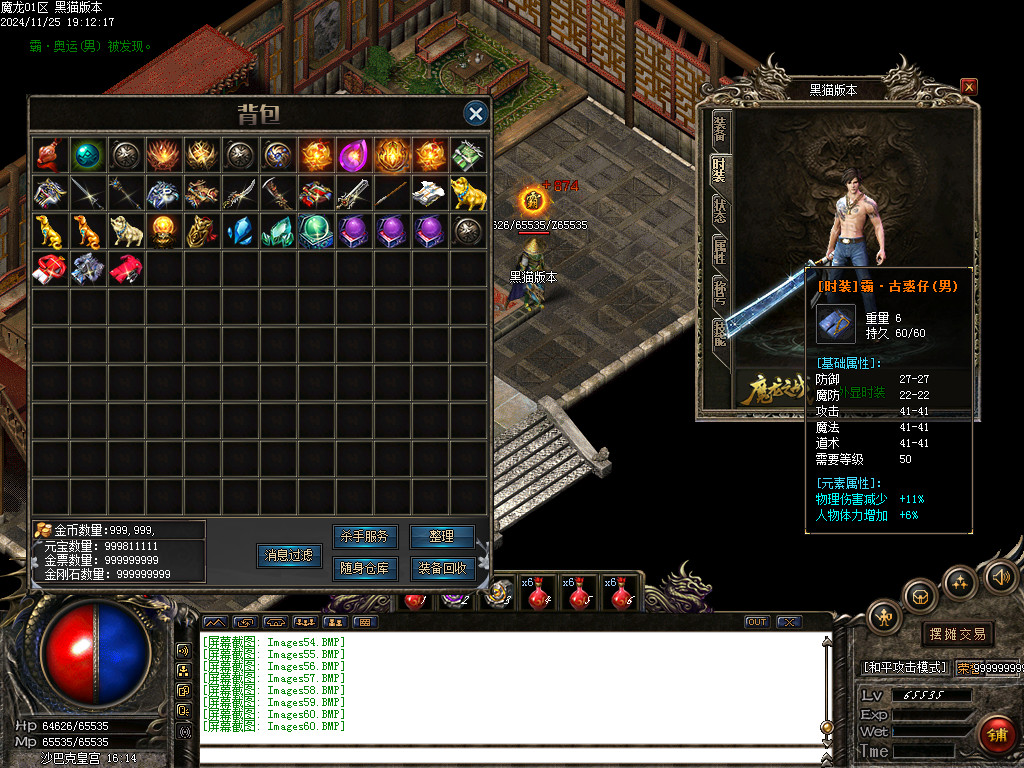Open 杀手服务 killer service
The image size is (1024, 768).
tap(363, 537)
